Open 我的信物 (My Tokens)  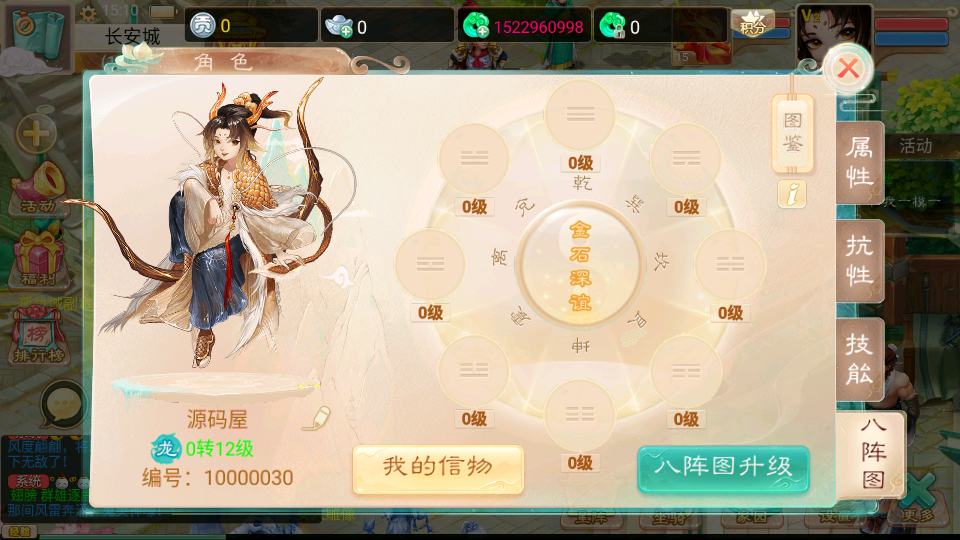pos(438,468)
